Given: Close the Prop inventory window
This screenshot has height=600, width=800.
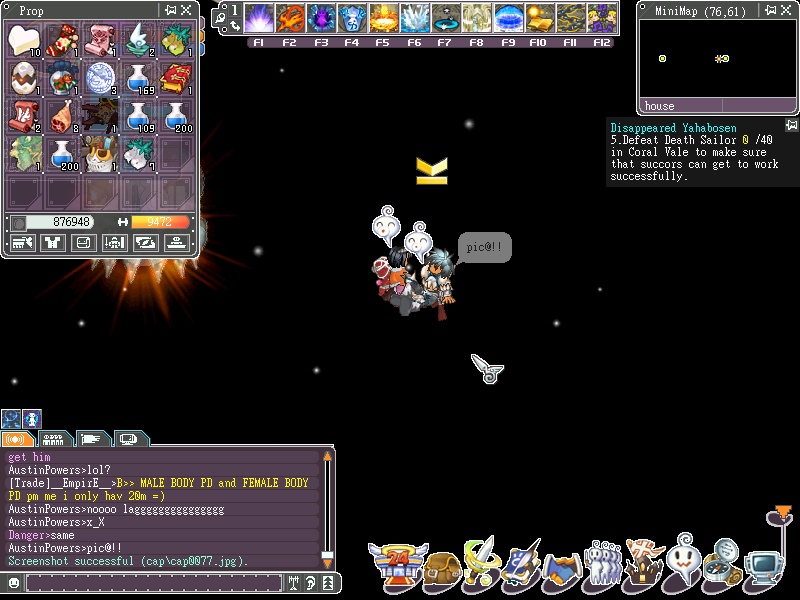Looking at the screenshot, I should pyautogui.click(x=186, y=10).
